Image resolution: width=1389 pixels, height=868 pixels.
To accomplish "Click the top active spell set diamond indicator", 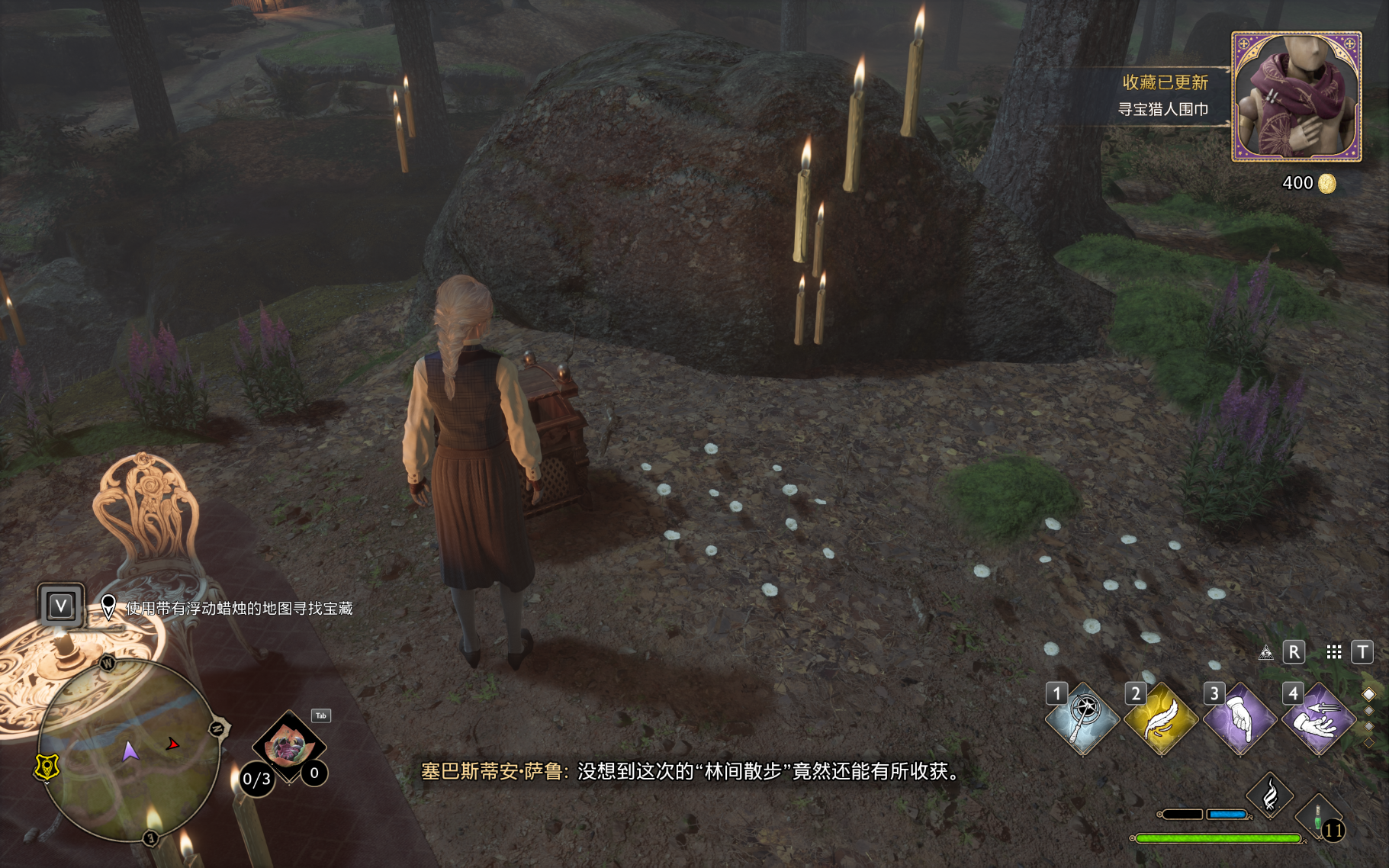I will tap(1368, 694).
